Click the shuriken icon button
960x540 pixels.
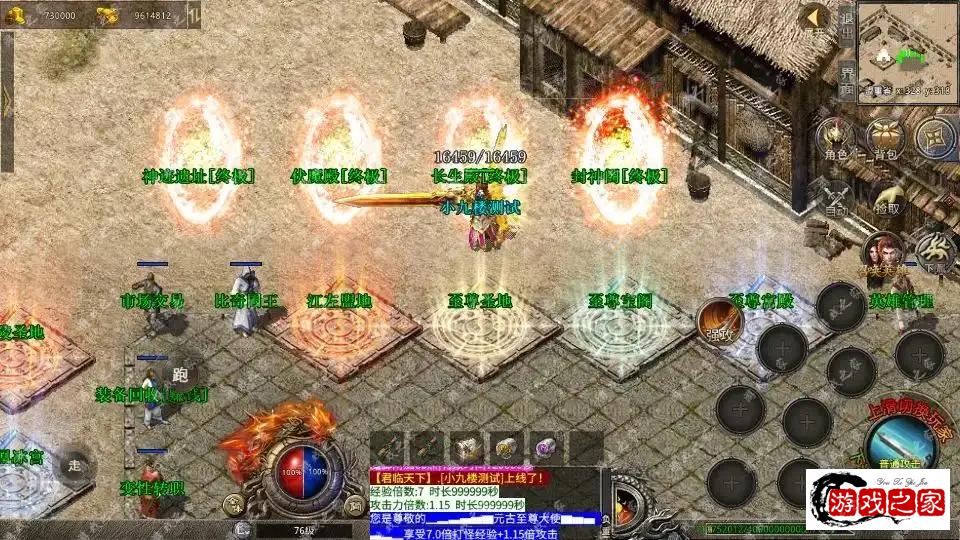[935, 137]
